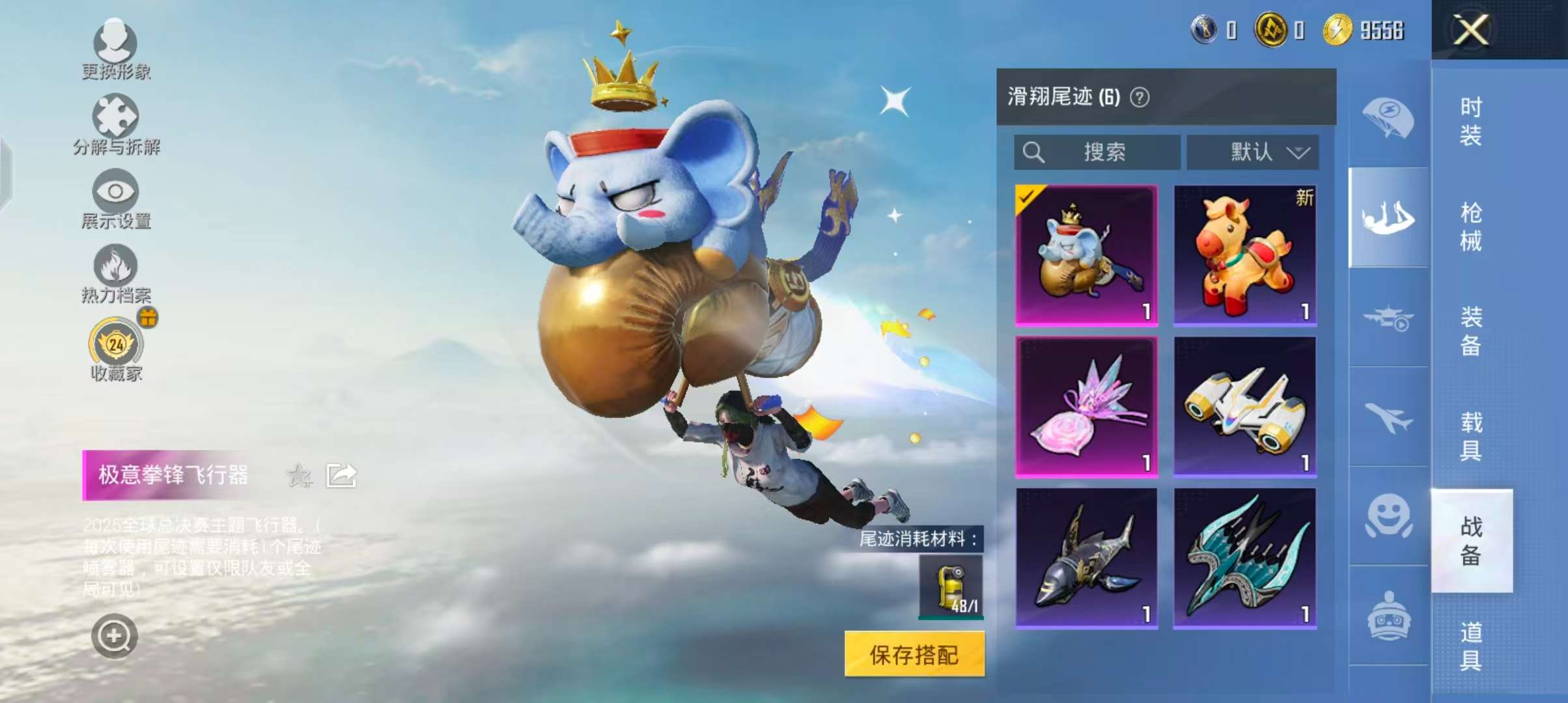Toggle the favorite star for 极意拳锋飞行器

coord(298,475)
